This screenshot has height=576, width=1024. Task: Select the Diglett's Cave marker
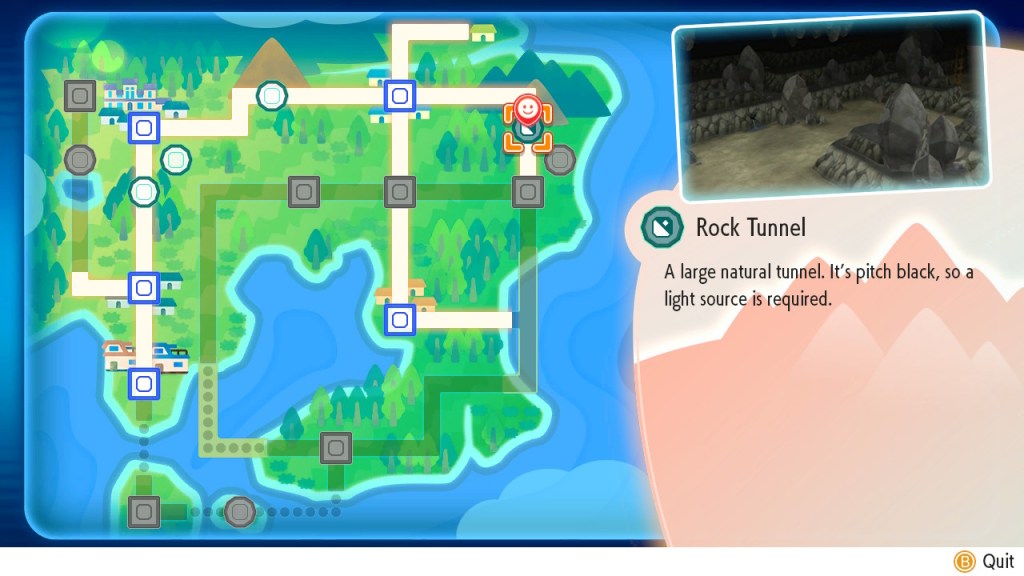(176, 158)
